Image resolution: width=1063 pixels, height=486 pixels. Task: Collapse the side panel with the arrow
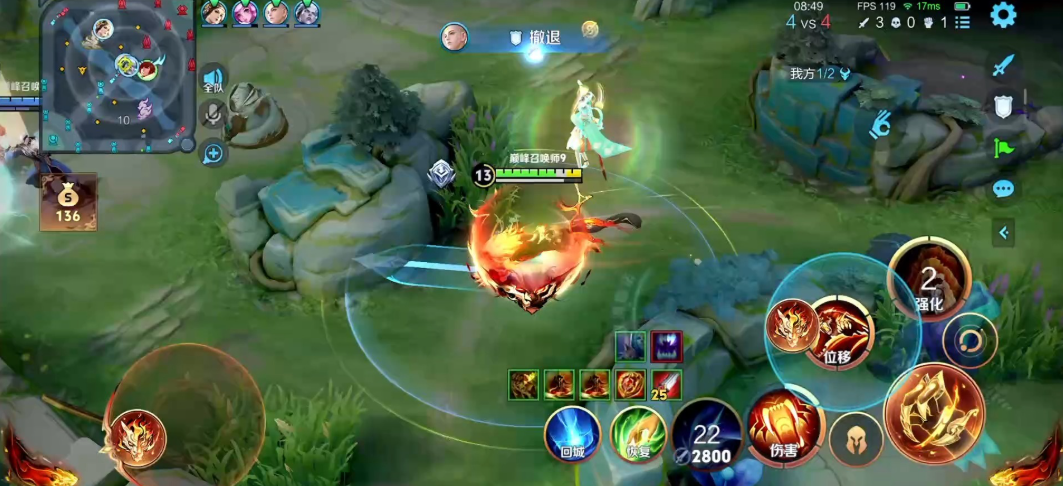(x=1003, y=233)
